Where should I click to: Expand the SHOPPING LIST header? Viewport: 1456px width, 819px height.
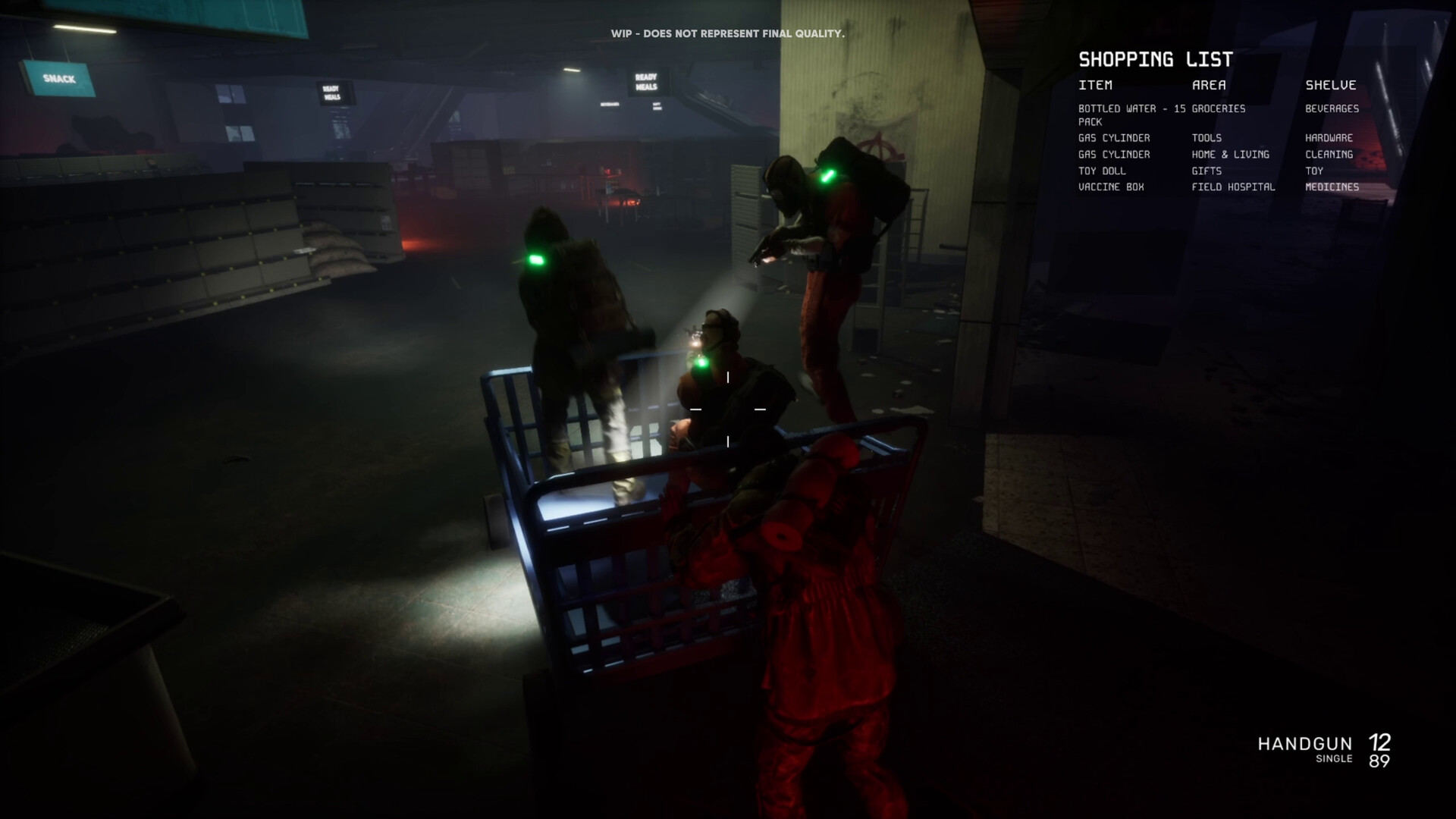click(1156, 59)
